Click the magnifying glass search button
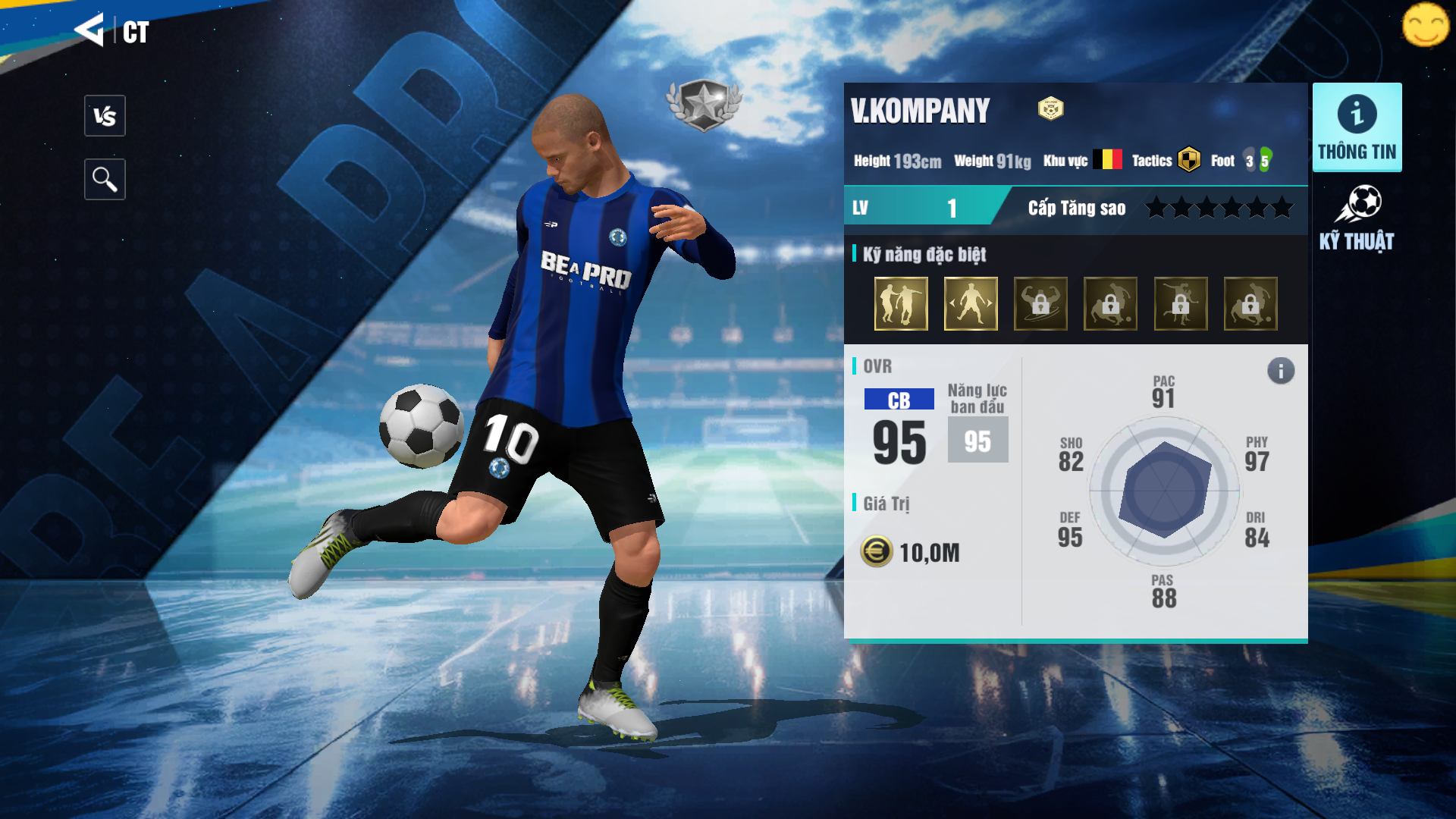 [105, 180]
